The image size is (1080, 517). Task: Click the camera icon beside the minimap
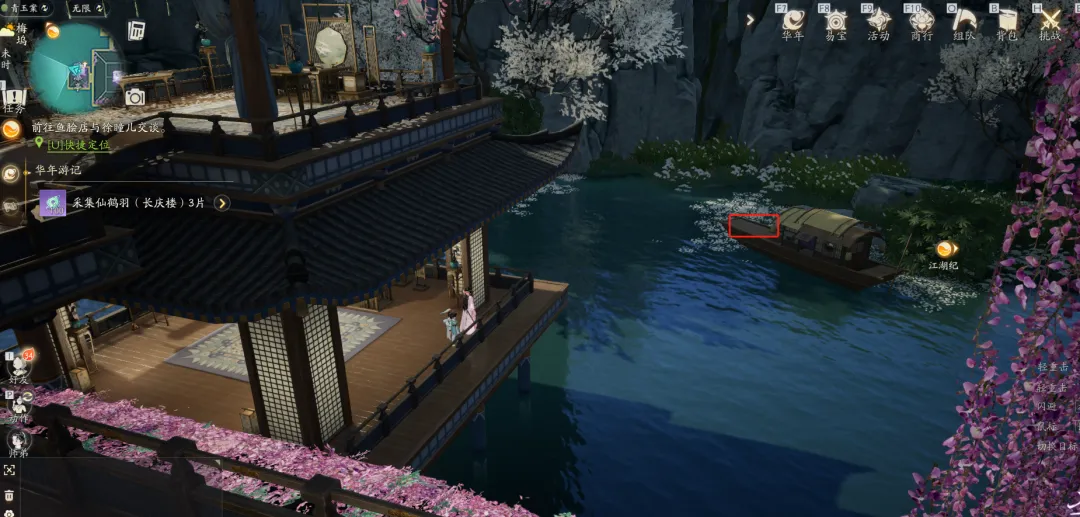point(134,97)
